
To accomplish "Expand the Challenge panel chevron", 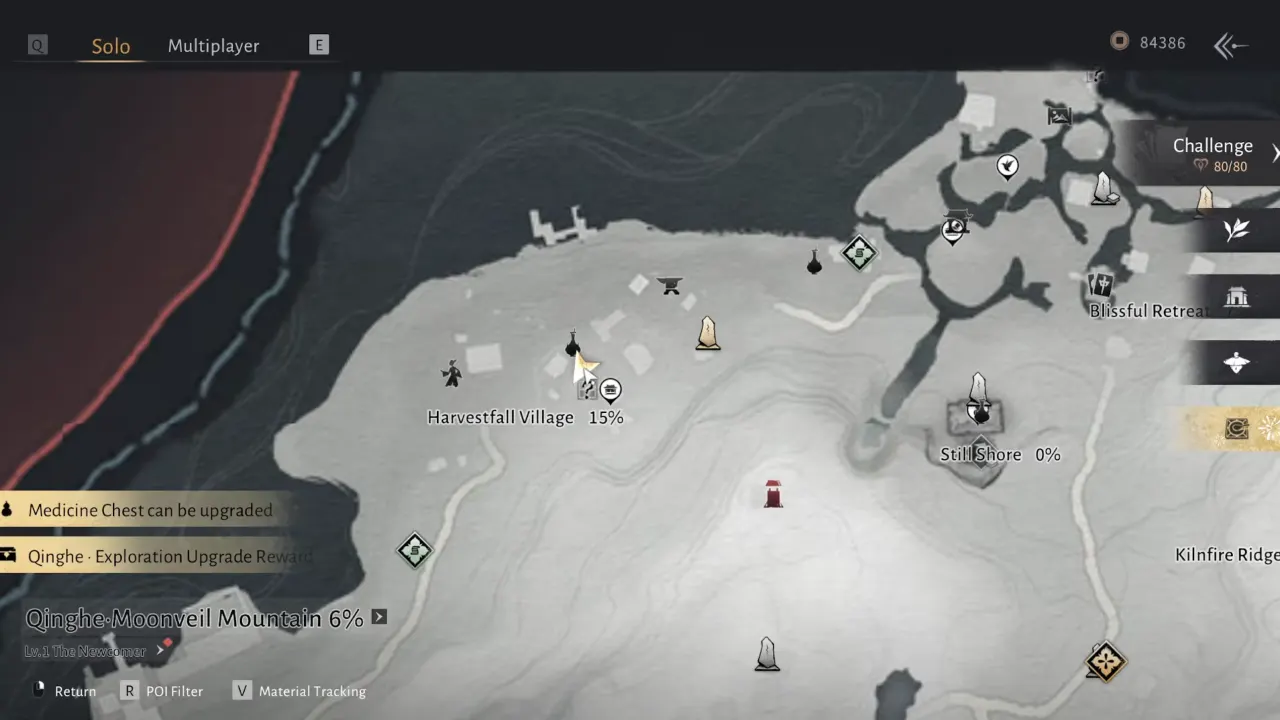I will pyautogui.click(x=1274, y=153).
